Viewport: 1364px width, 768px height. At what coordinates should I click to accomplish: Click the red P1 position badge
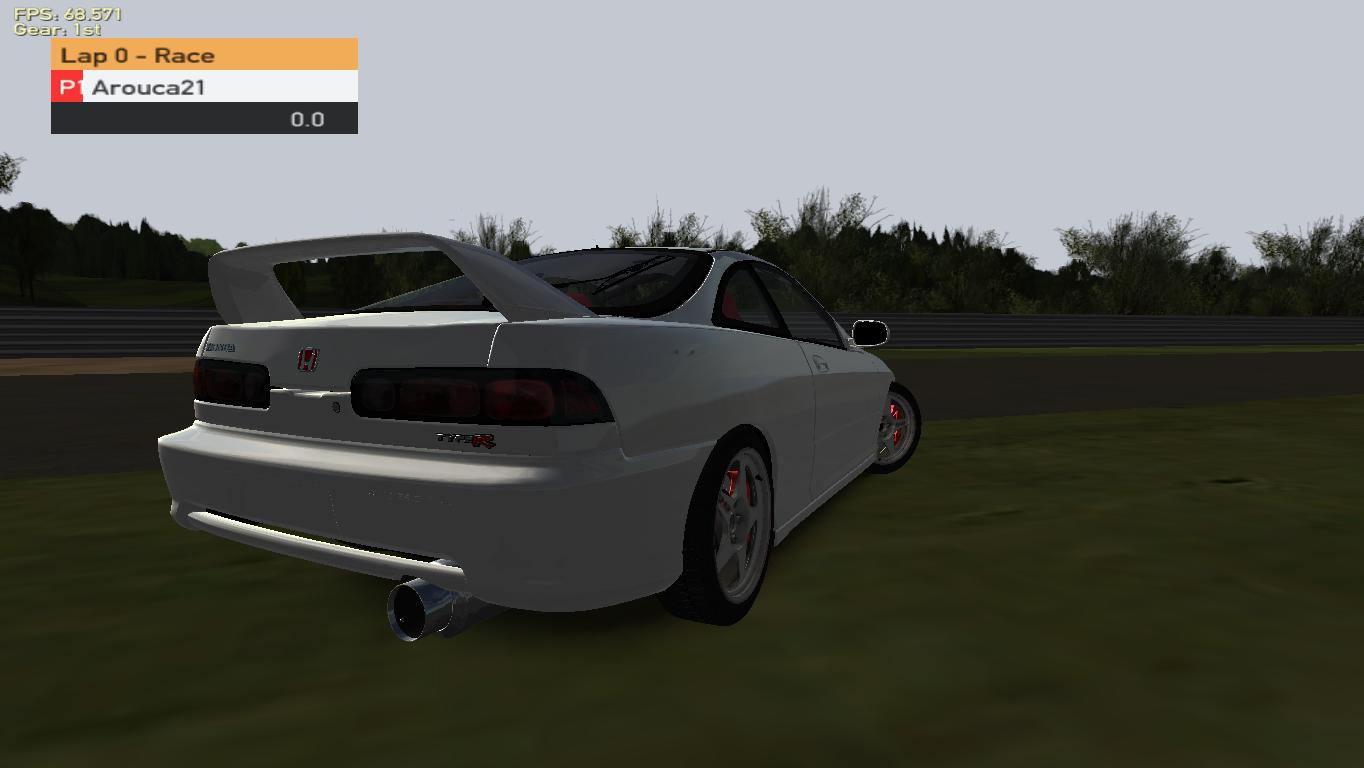[x=66, y=87]
